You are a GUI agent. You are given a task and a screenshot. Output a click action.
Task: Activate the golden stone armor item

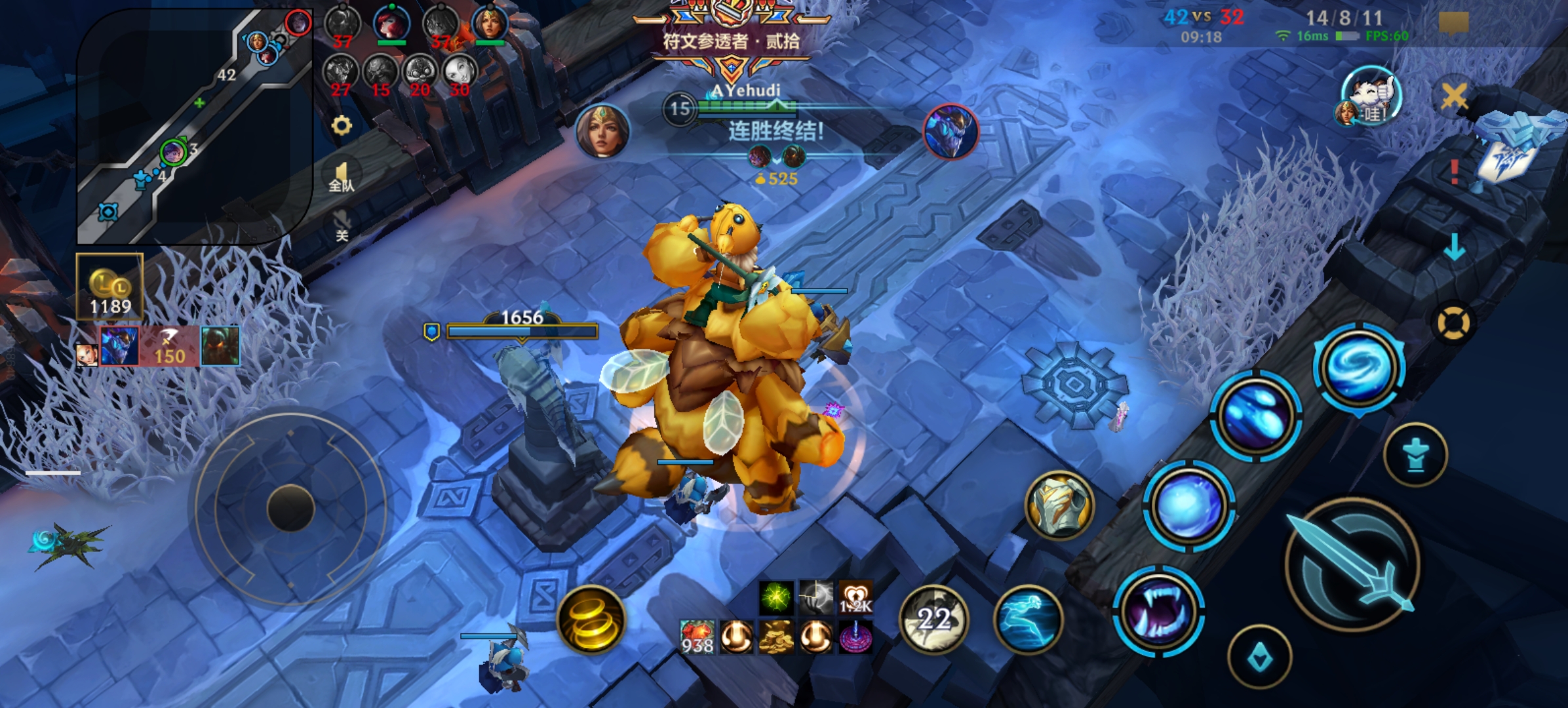pos(1059,505)
